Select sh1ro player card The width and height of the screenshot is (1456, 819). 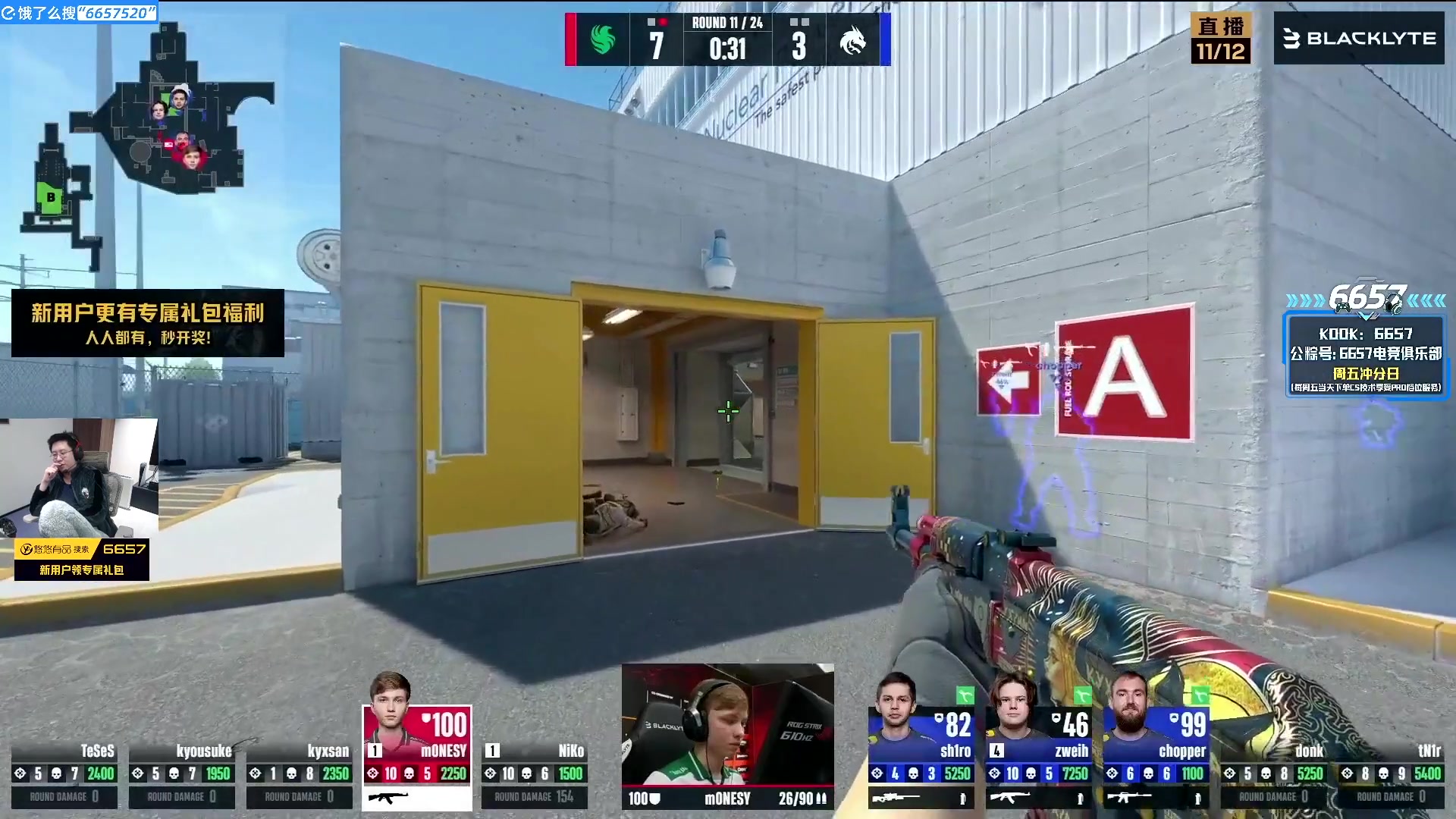[921, 757]
